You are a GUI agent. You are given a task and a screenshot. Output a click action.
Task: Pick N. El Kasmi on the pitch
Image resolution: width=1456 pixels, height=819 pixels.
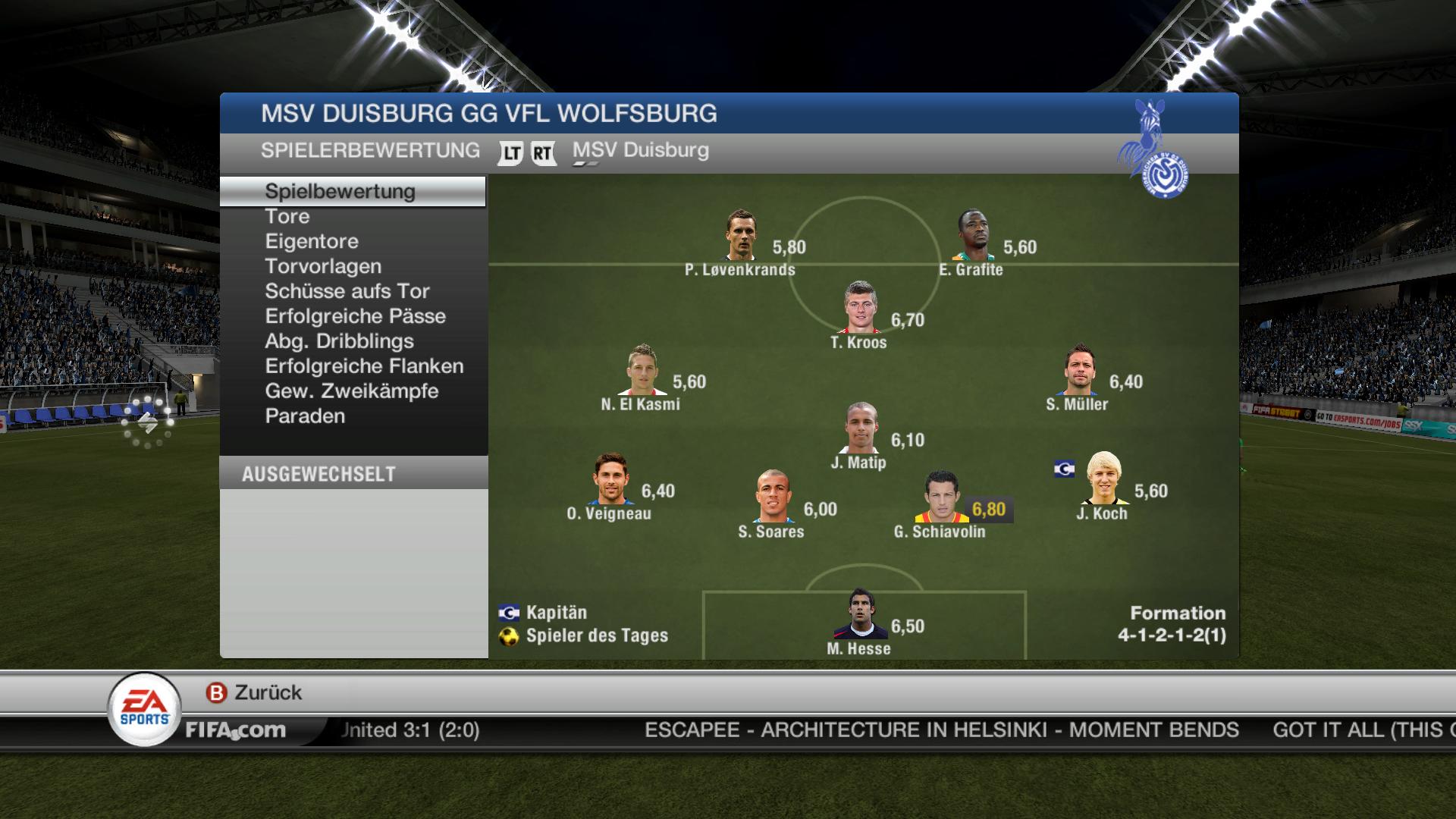pyautogui.click(x=642, y=370)
